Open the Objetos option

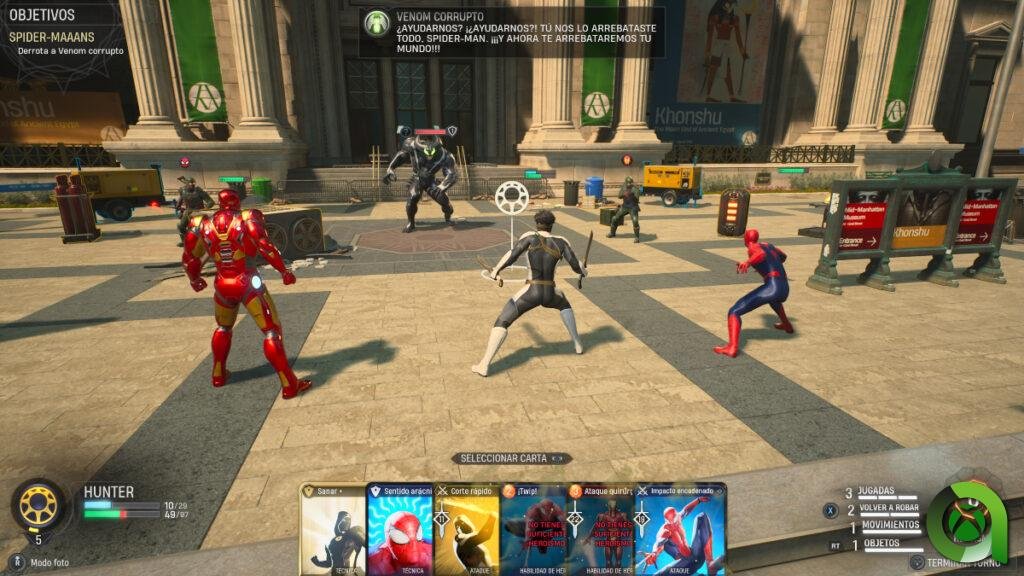pyautogui.click(x=880, y=544)
